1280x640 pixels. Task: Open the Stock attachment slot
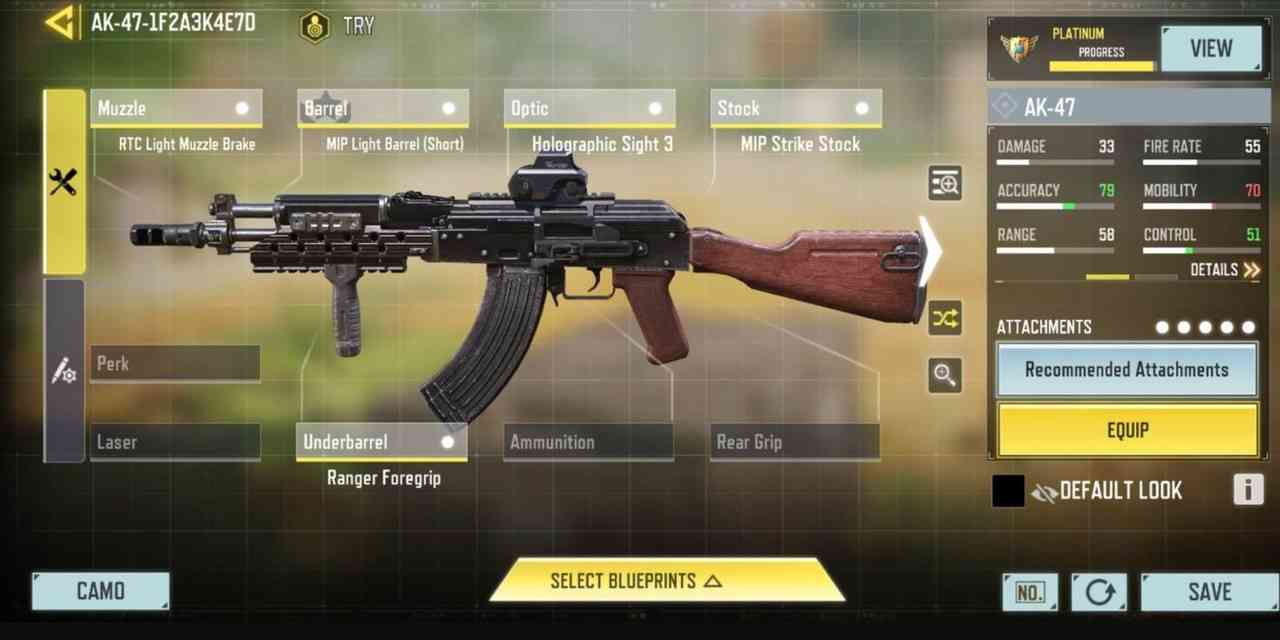coord(796,108)
